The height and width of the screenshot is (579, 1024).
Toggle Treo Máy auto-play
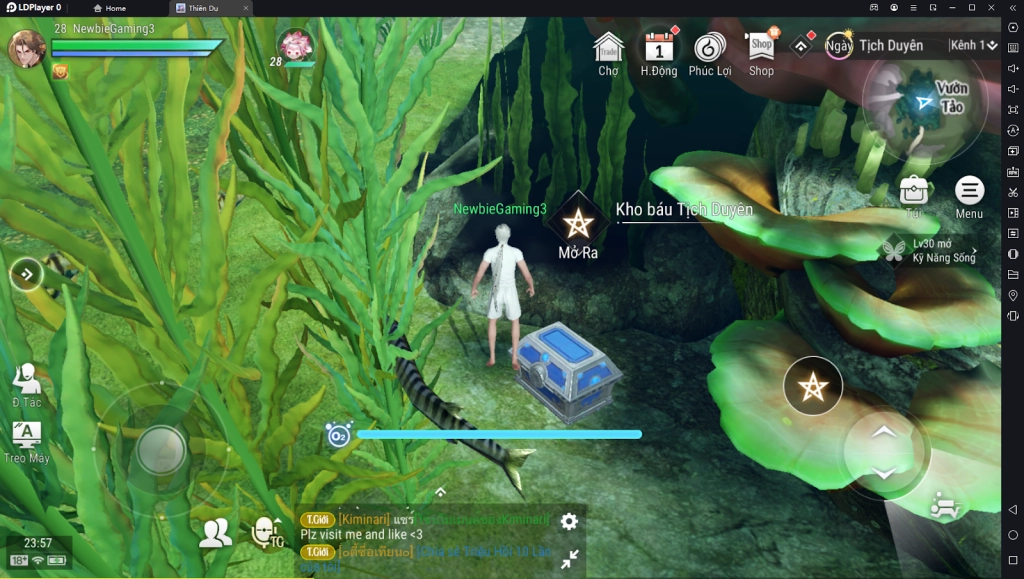tap(27, 440)
